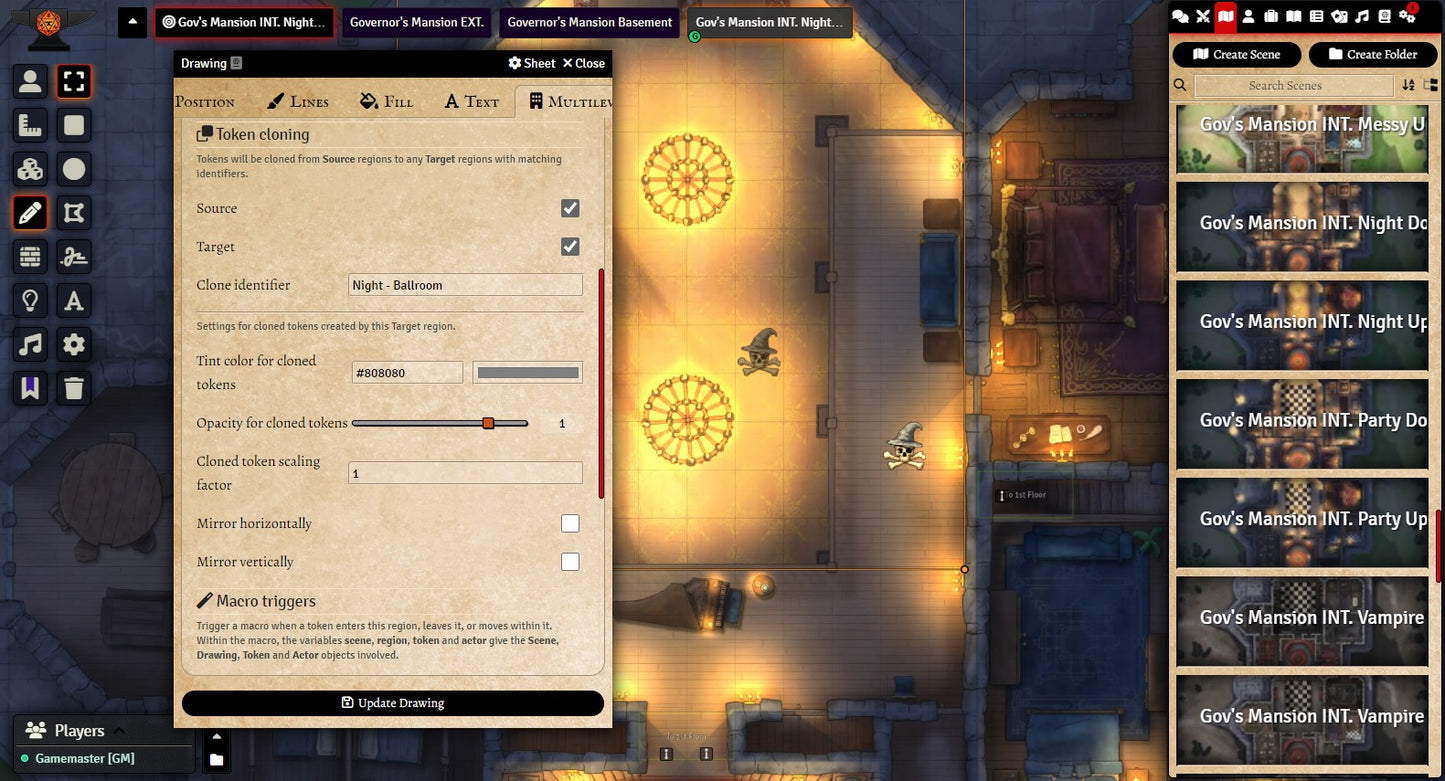1445x781 pixels.
Task: Click the Sheet button in window header
Action: (x=531, y=63)
